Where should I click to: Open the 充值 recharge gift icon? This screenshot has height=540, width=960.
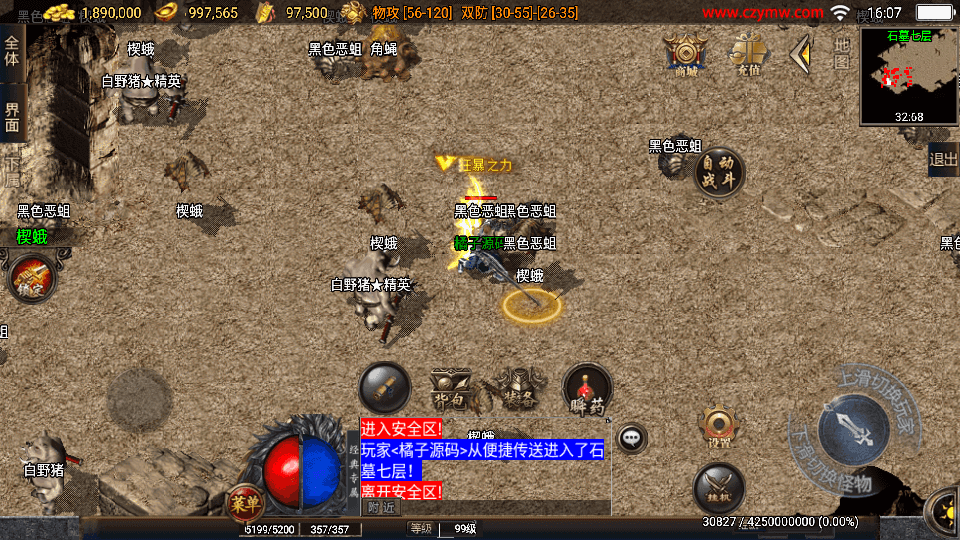pyautogui.click(x=748, y=54)
